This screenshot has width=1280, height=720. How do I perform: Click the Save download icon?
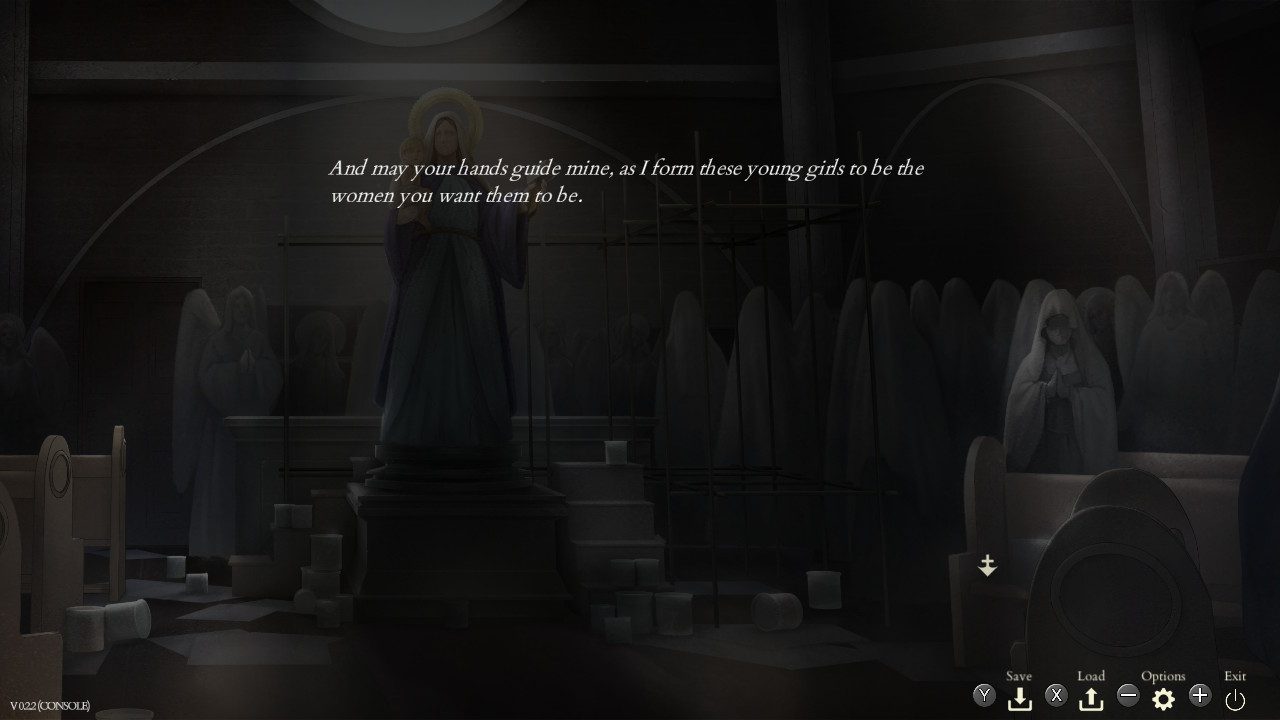pos(1019,695)
